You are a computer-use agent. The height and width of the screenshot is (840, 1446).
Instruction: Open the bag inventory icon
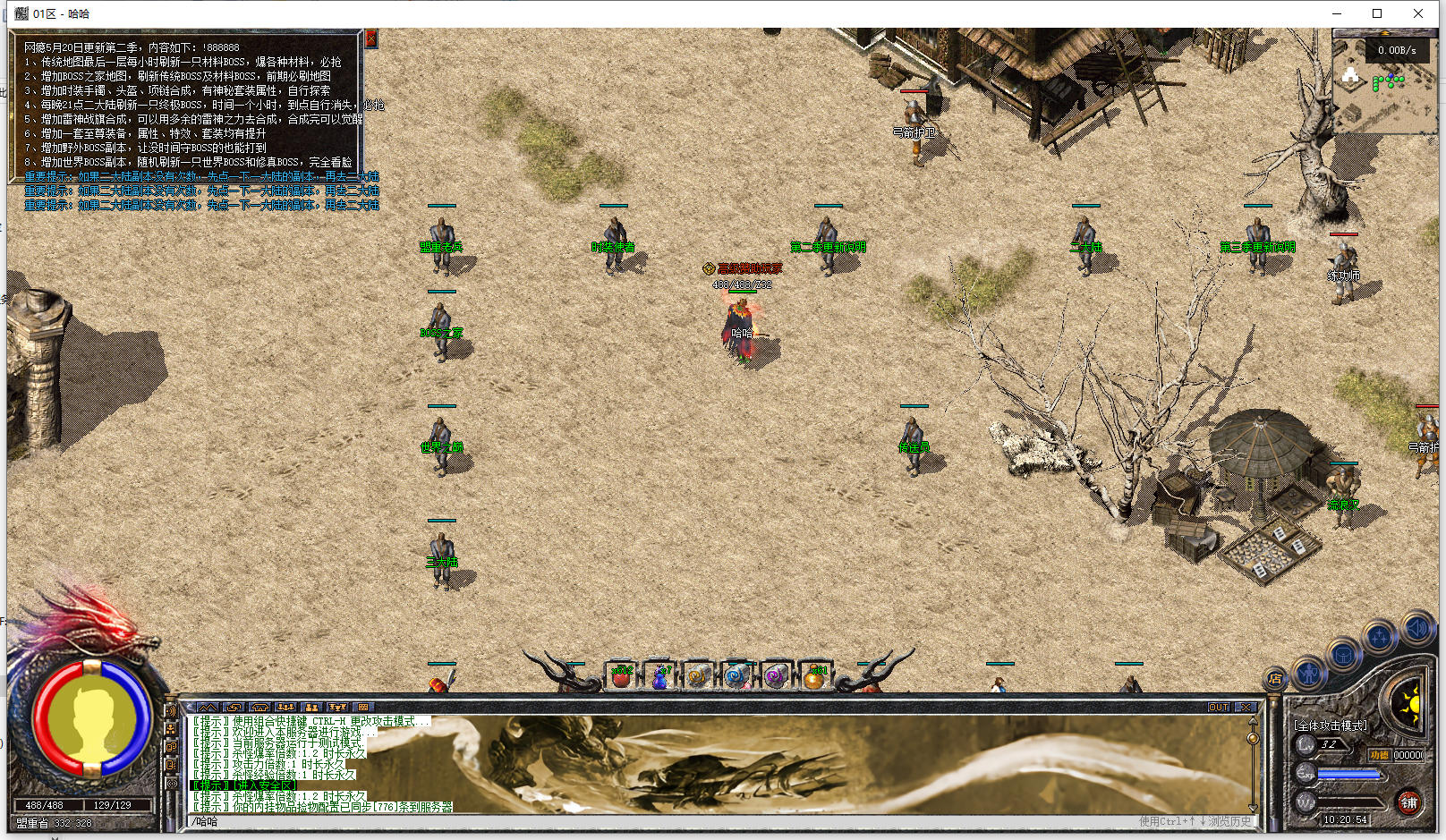tap(1343, 654)
